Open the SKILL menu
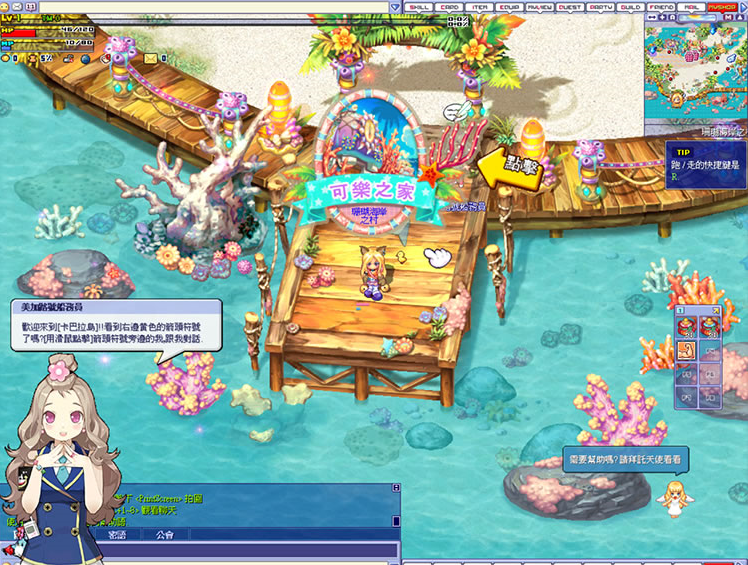The image size is (748, 565). click(420, 7)
